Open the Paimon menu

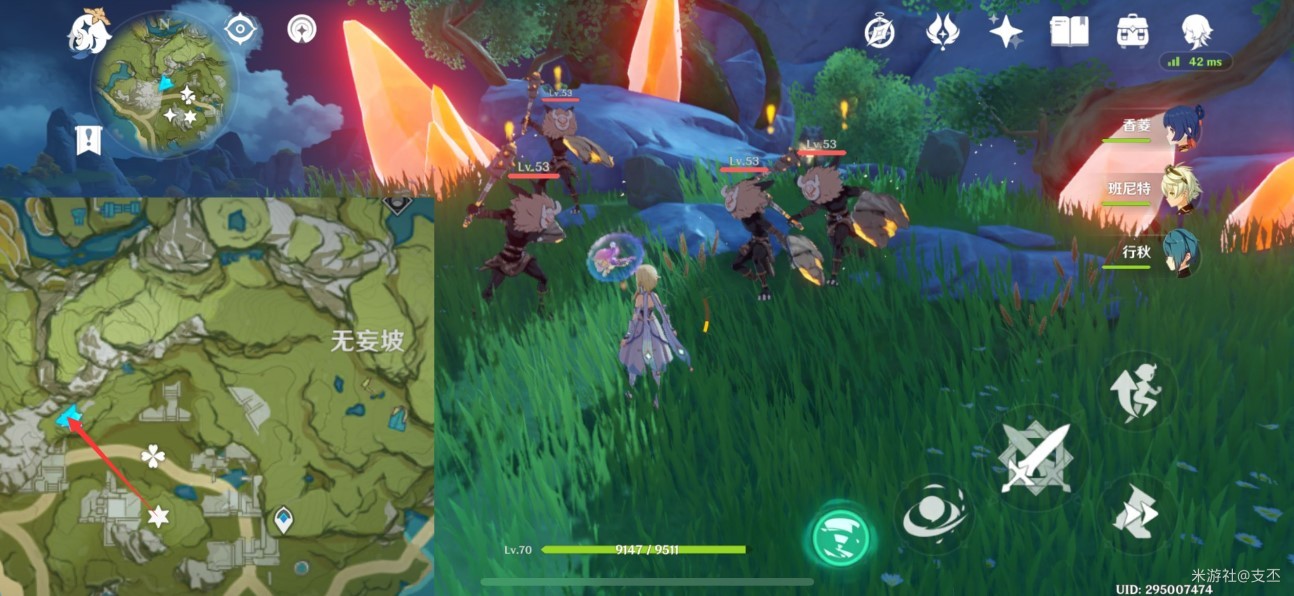[x=88, y=33]
